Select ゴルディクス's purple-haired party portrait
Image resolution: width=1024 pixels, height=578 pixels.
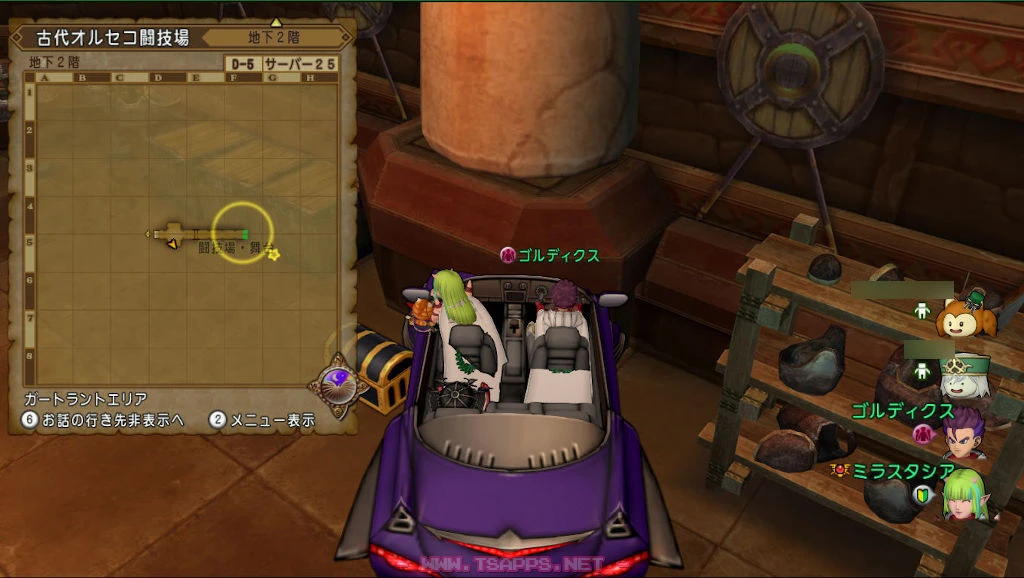pyautogui.click(x=963, y=433)
